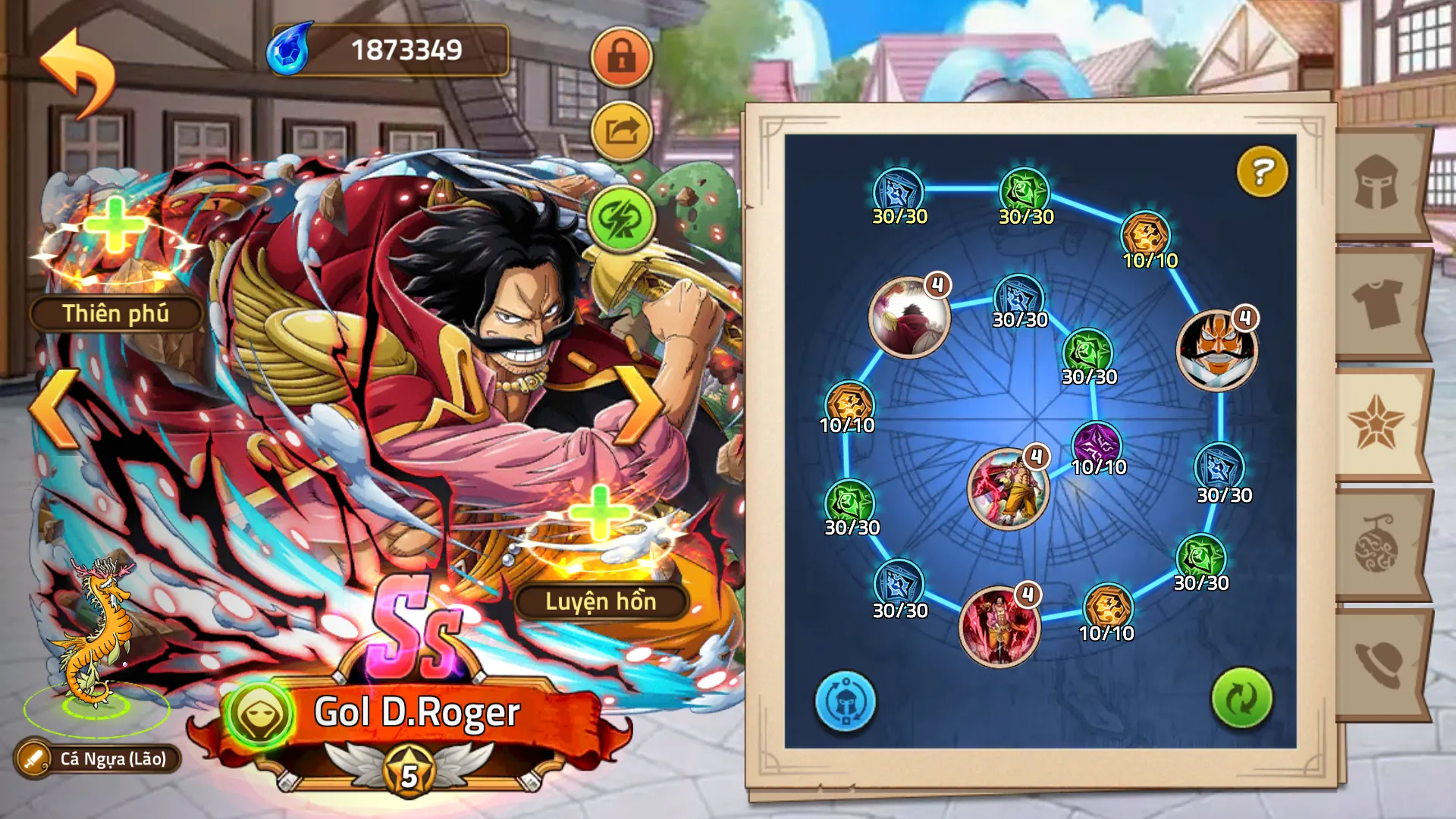Tap the hooded class emblem beside Gol D.Roger

pos(259,715)
